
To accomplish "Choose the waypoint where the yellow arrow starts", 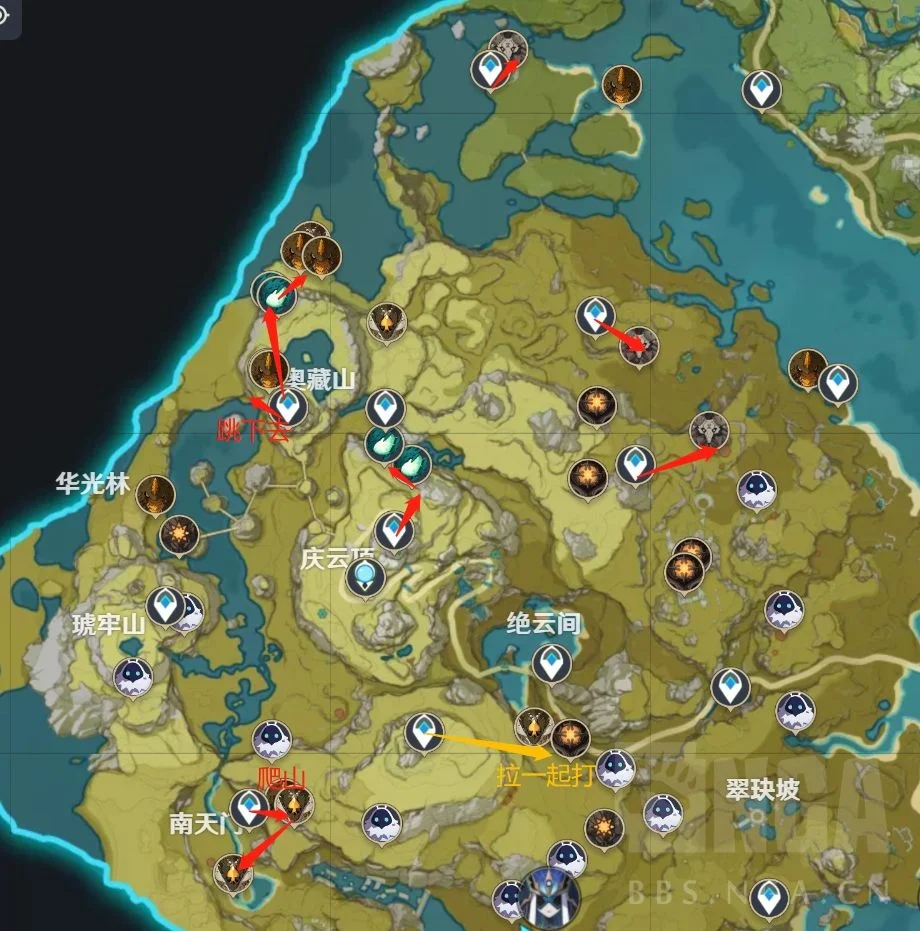I will [x=424, y=731].
